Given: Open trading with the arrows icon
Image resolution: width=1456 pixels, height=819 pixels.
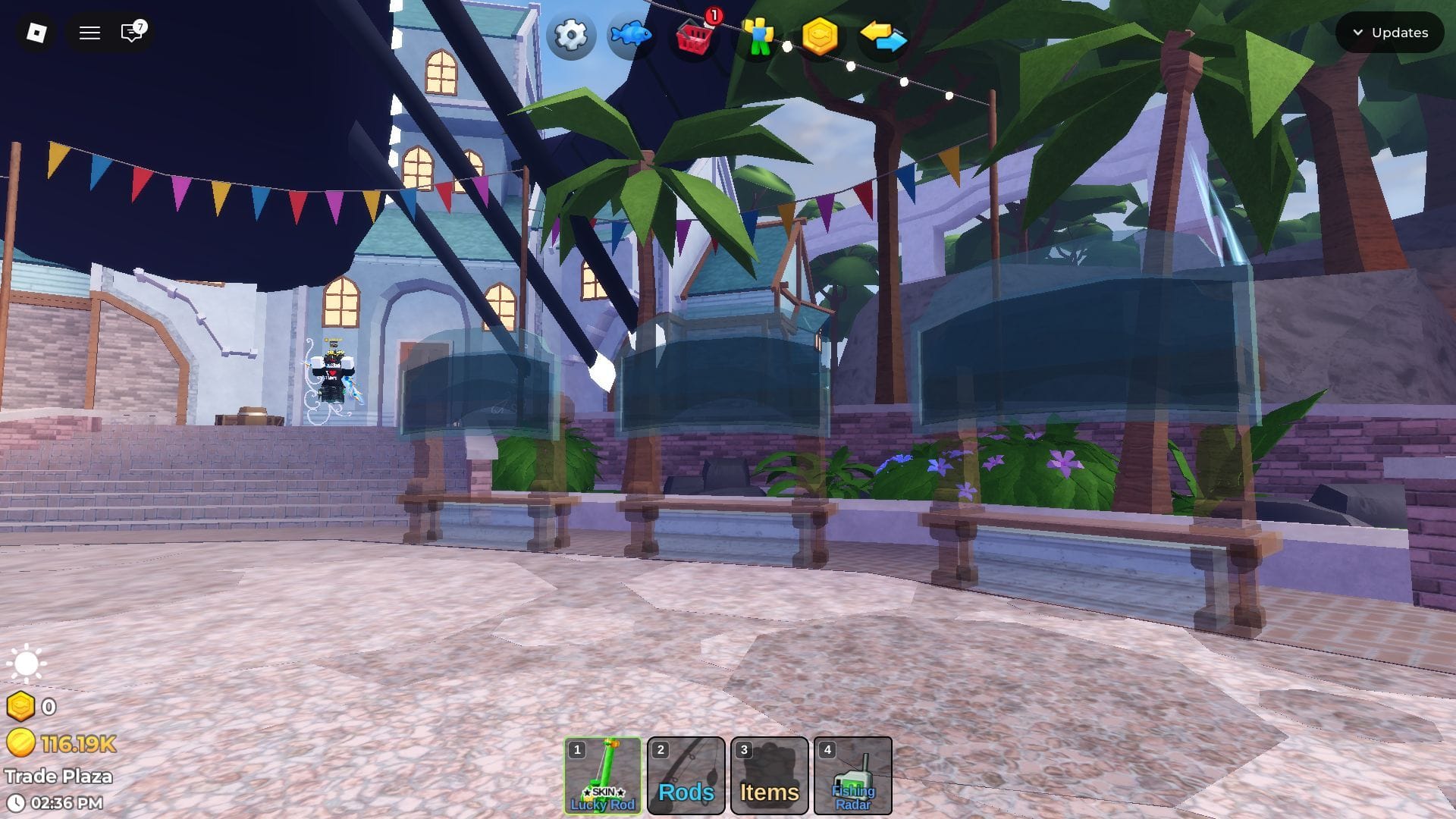Looking at the screenshot, I should pyautogui.click(x=883, y=36).
